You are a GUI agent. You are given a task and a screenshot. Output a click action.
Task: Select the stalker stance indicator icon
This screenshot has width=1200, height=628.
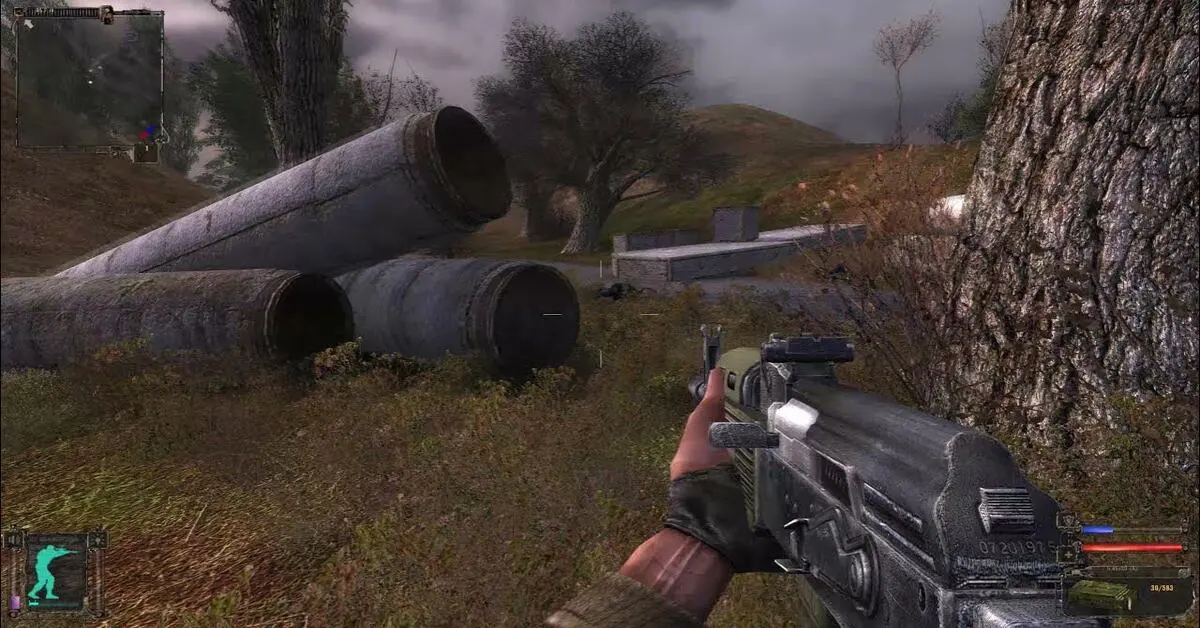[54, 573]
